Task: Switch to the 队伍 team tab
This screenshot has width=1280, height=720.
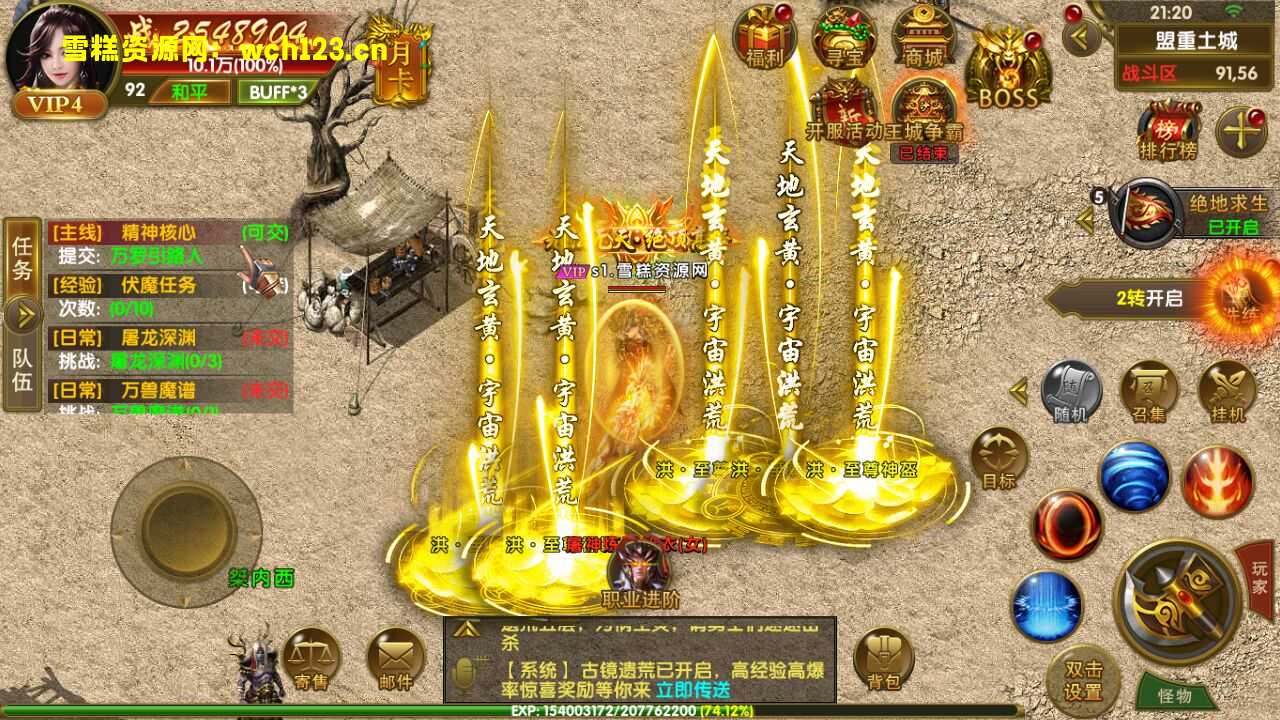Action: point(22,368)
